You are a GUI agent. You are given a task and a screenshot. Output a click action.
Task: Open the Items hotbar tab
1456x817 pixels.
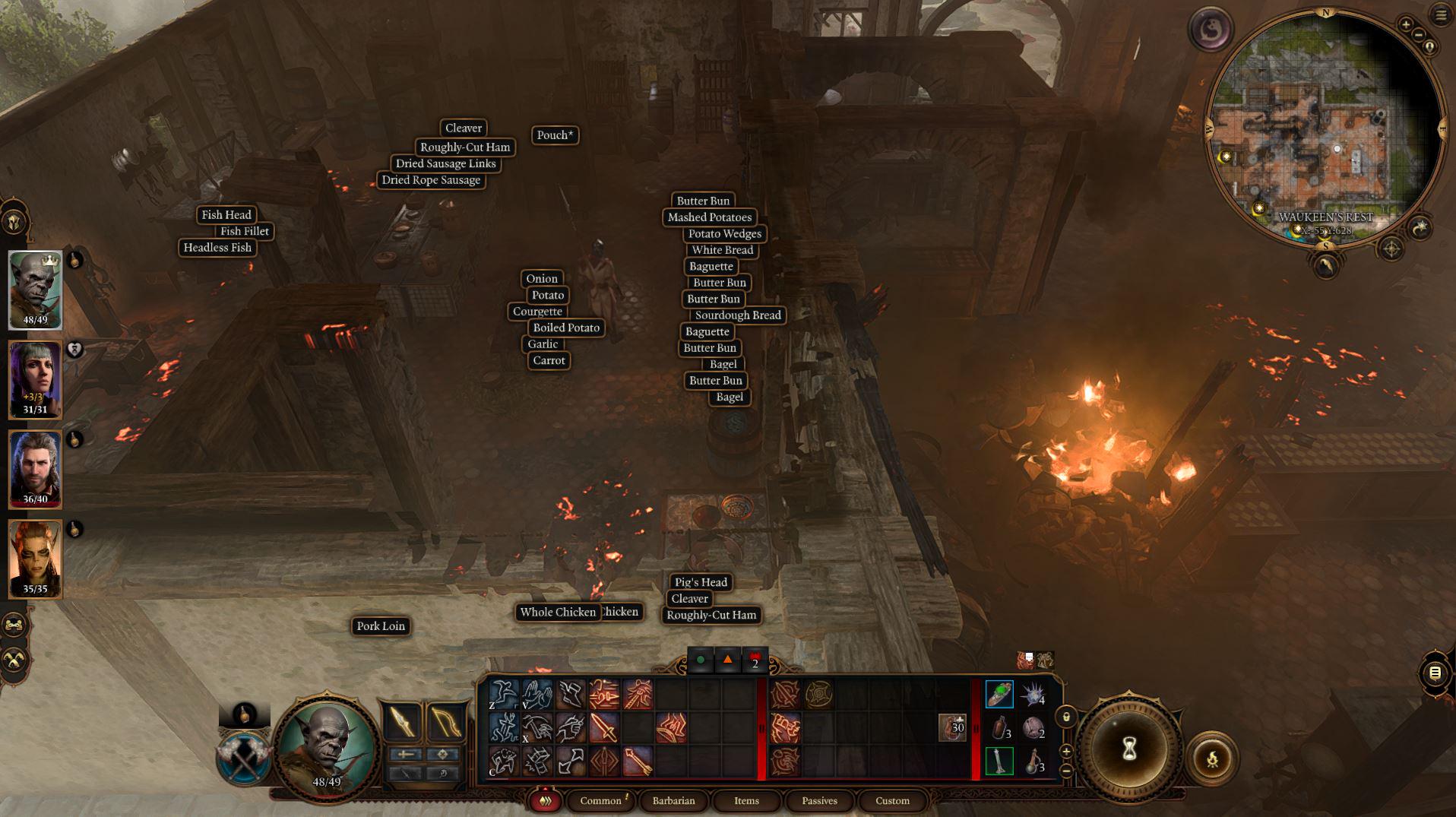[746, 800]
